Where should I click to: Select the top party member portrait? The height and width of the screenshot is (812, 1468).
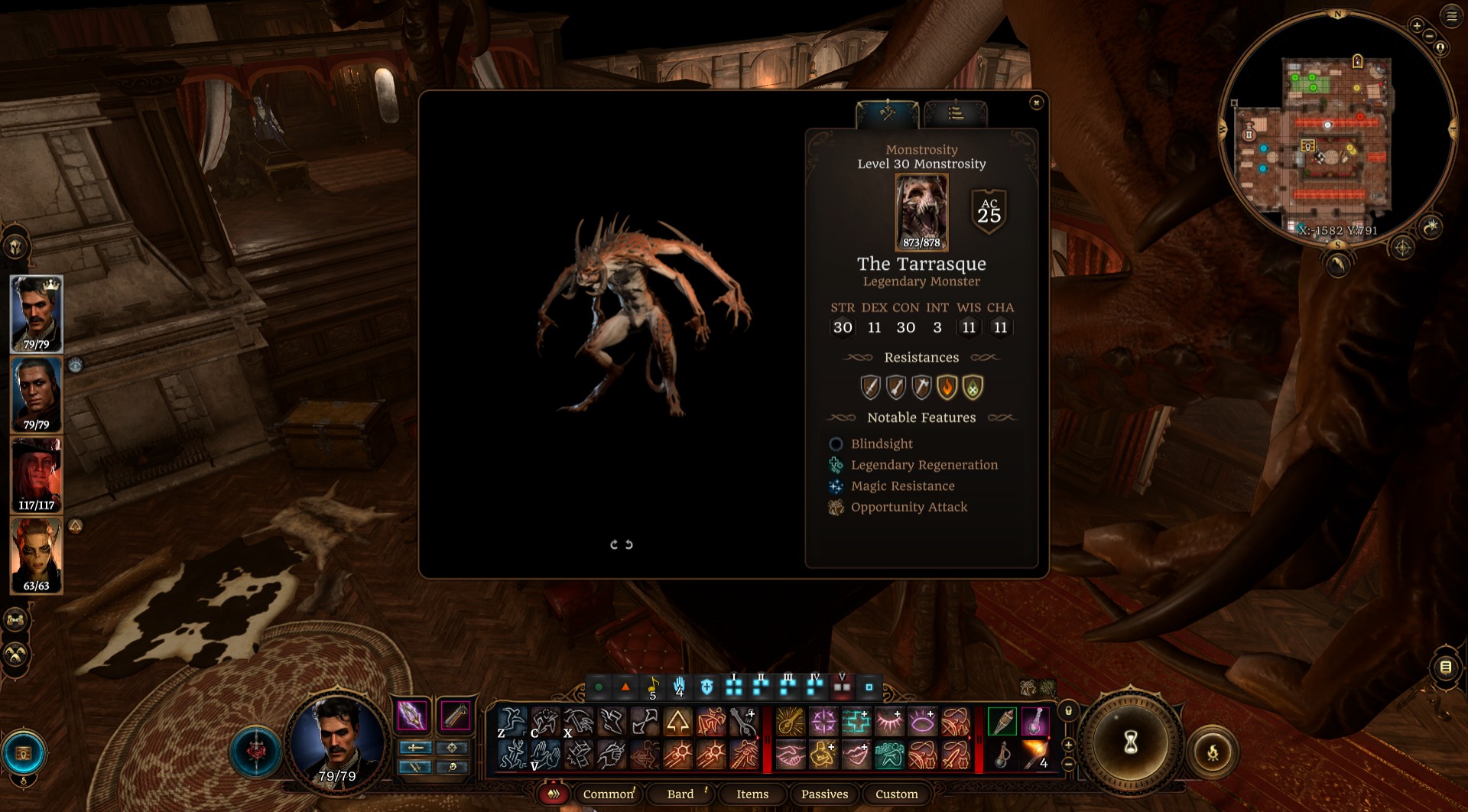pyautogui.click(x=36, y=313)
